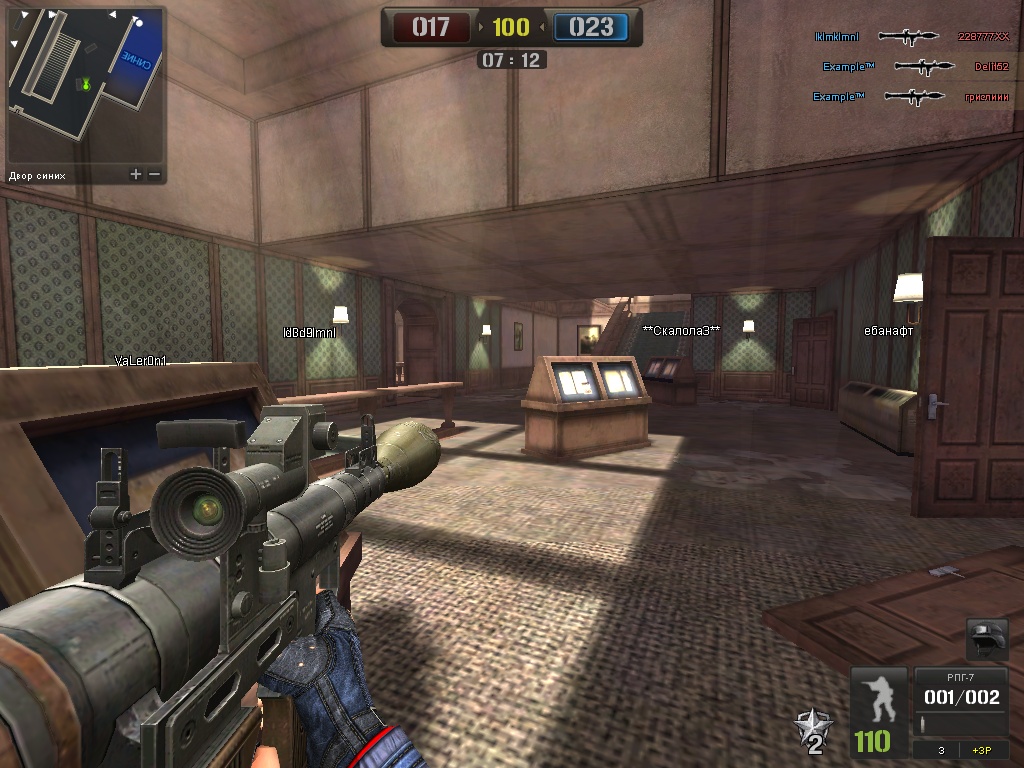
Task: Zoom in the minimap with plus button
Action: tap(136, 174)
